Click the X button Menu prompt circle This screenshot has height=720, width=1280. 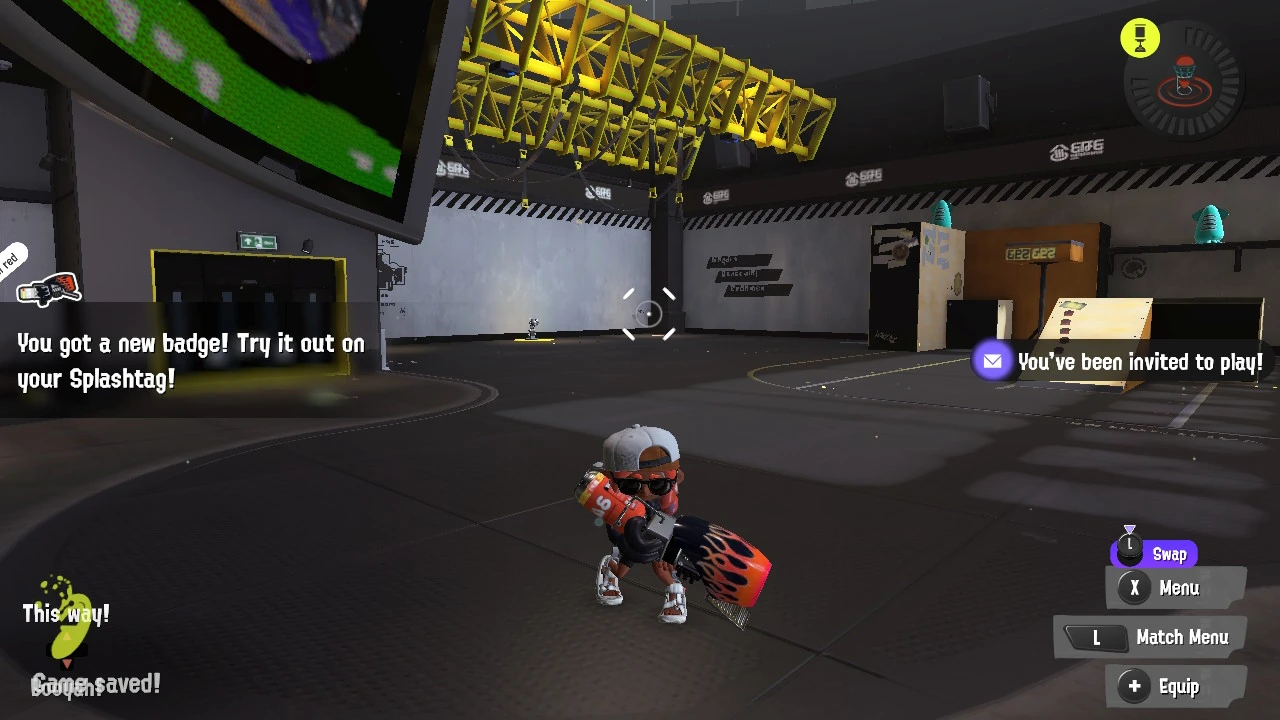tap(1134, 588)
